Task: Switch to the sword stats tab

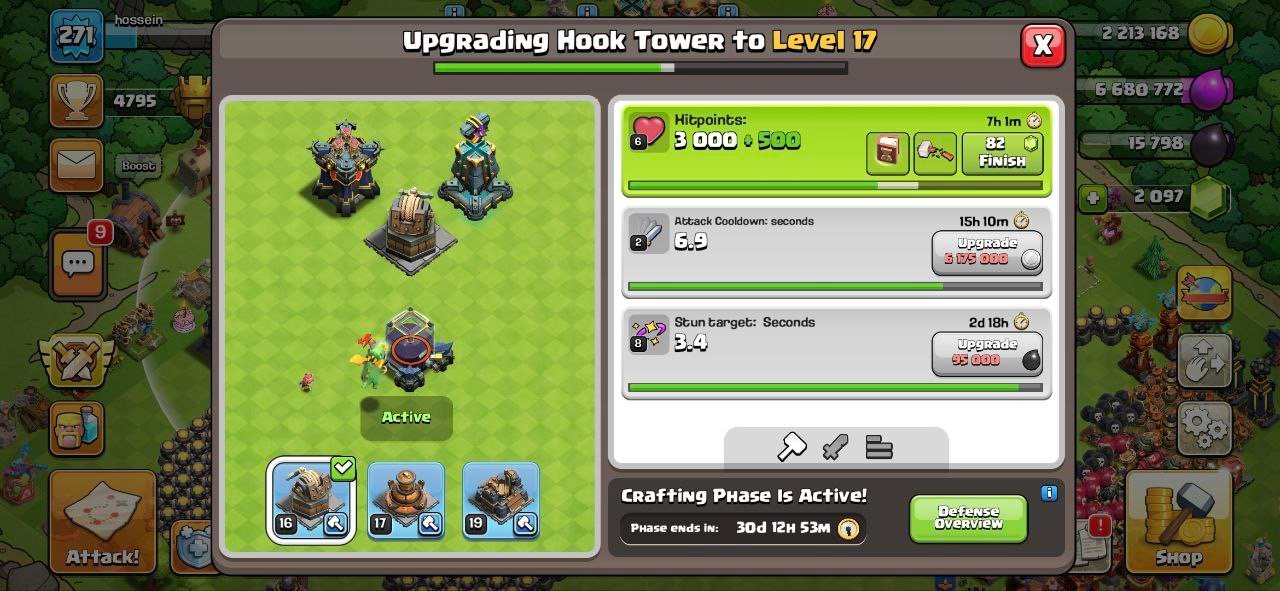Action: (x=835, y=447)
